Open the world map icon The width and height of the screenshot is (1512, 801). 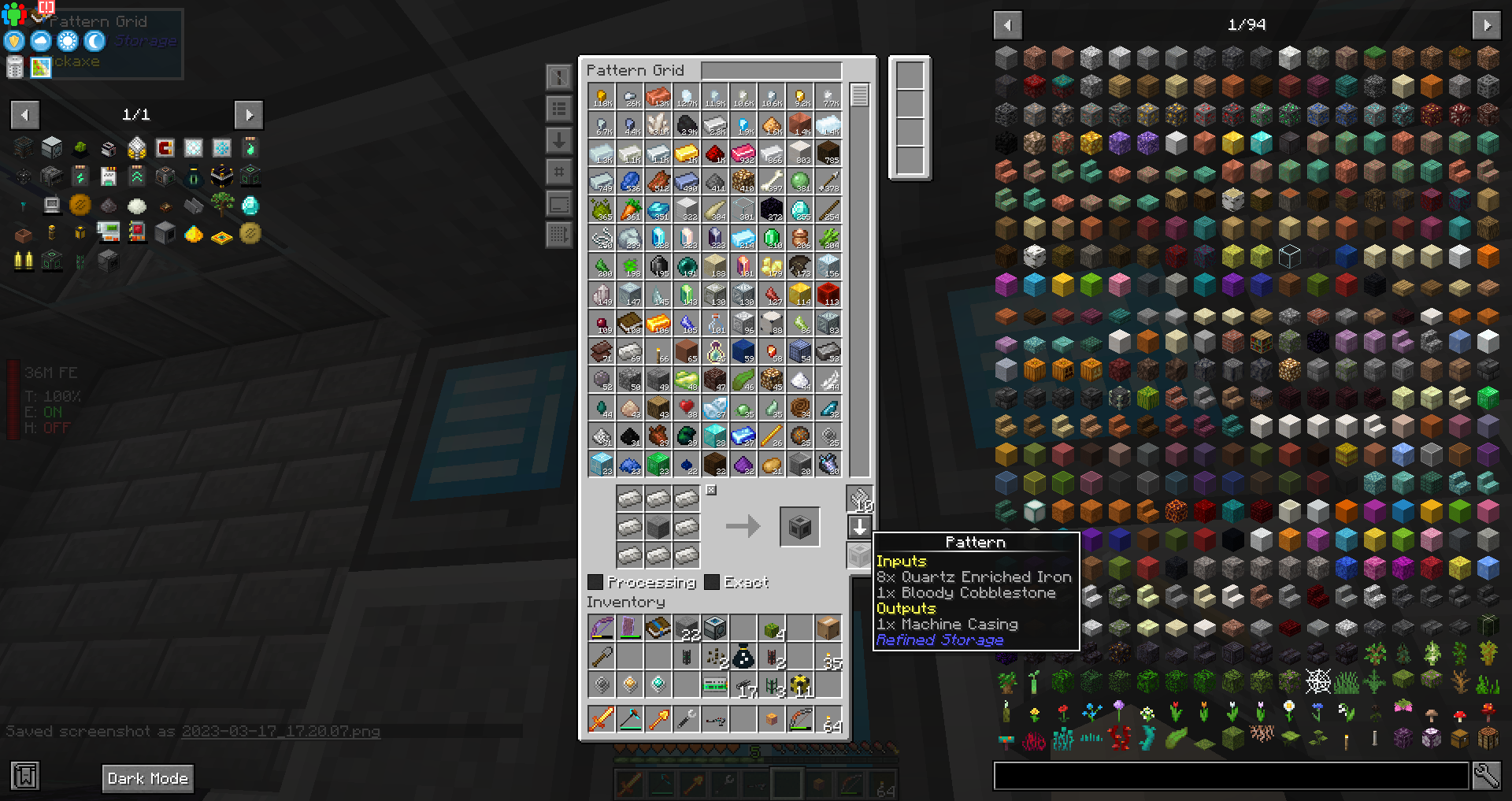39,68
